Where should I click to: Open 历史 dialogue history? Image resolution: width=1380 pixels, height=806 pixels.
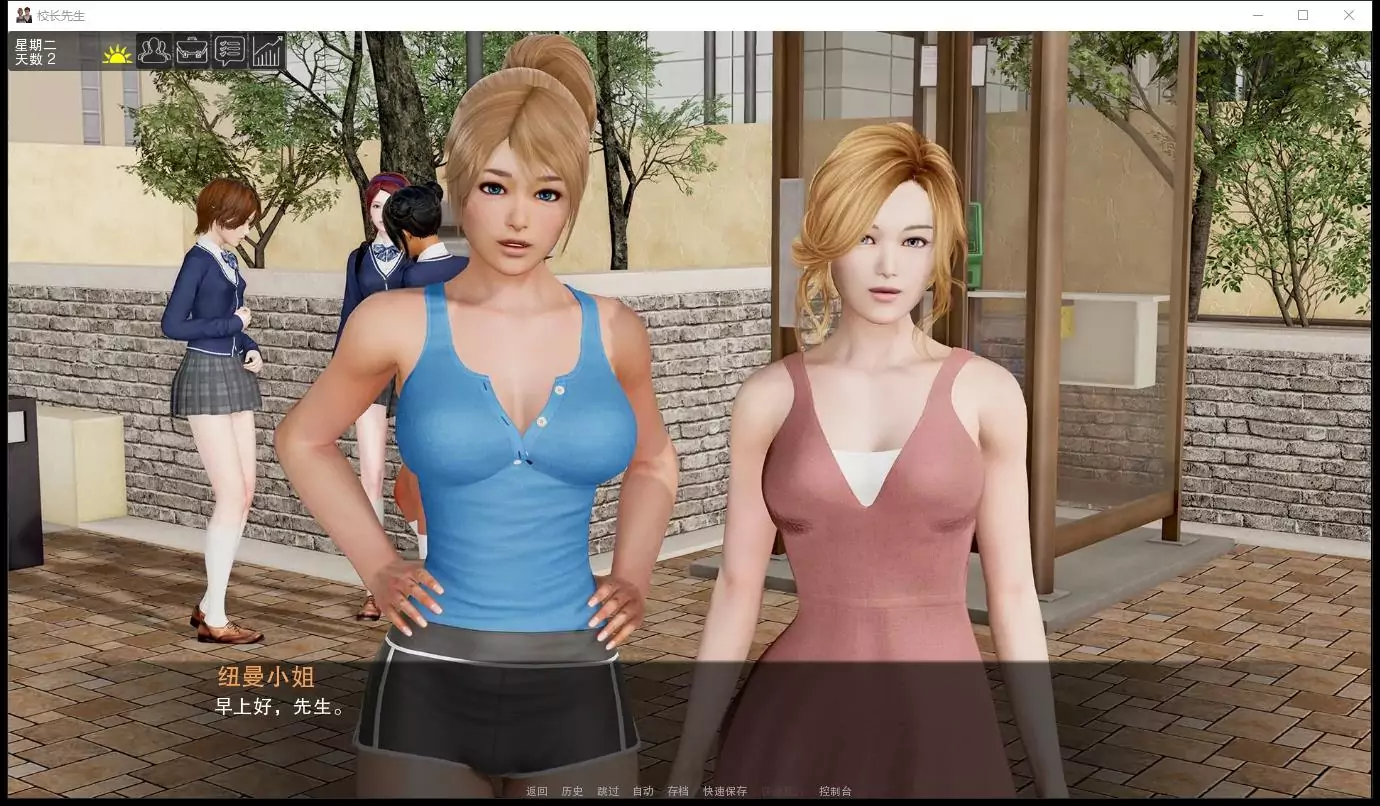[571, 790]
